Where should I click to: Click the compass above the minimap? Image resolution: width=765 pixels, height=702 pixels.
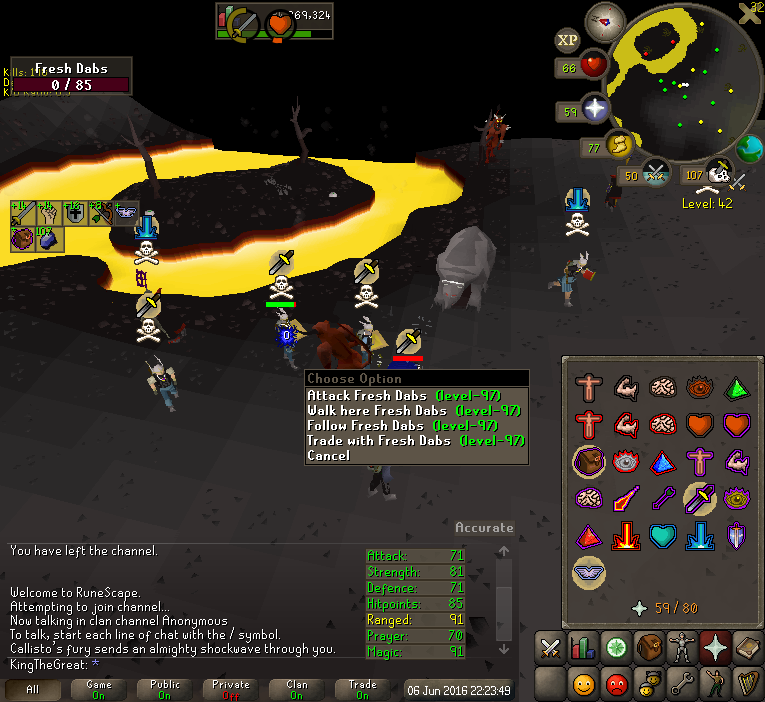point(605,20)
